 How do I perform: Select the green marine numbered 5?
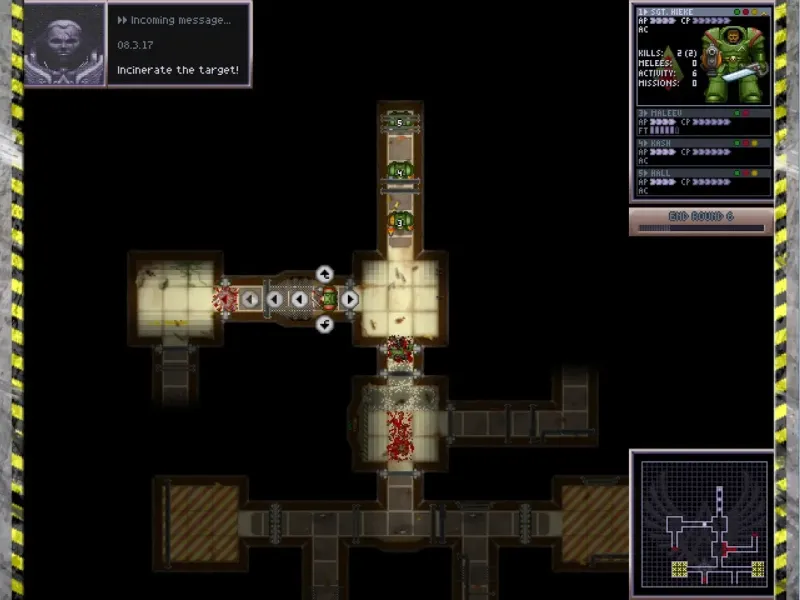click(x=400, y=122)
